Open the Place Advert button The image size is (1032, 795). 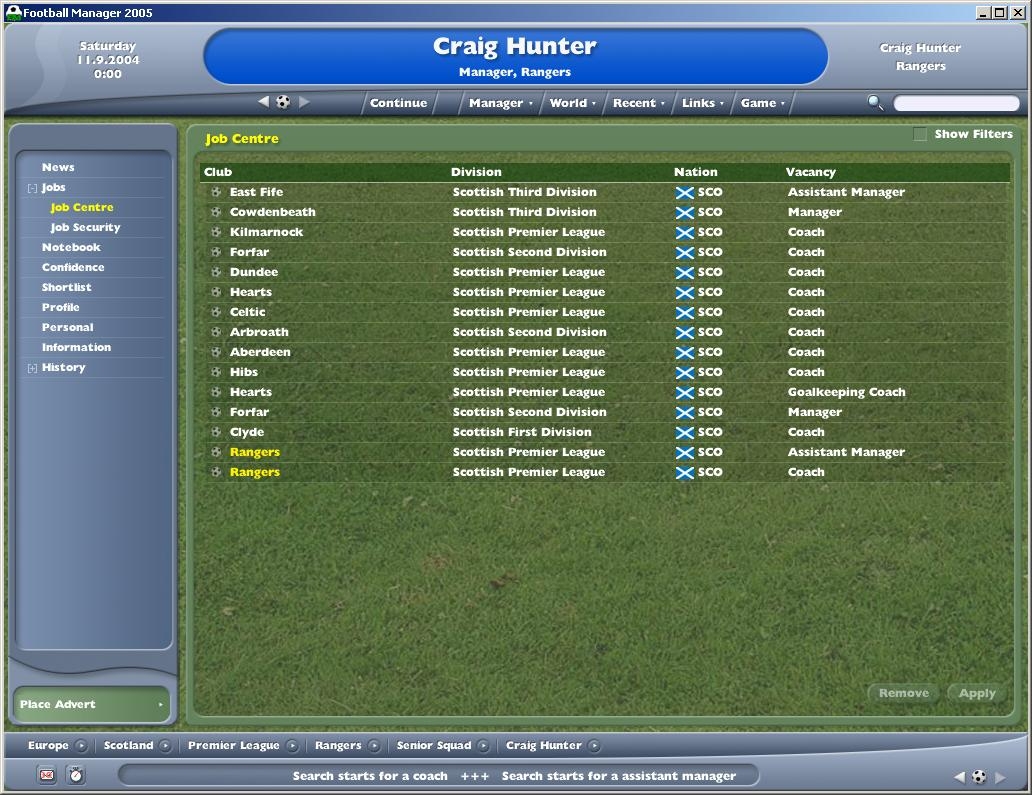91,704
